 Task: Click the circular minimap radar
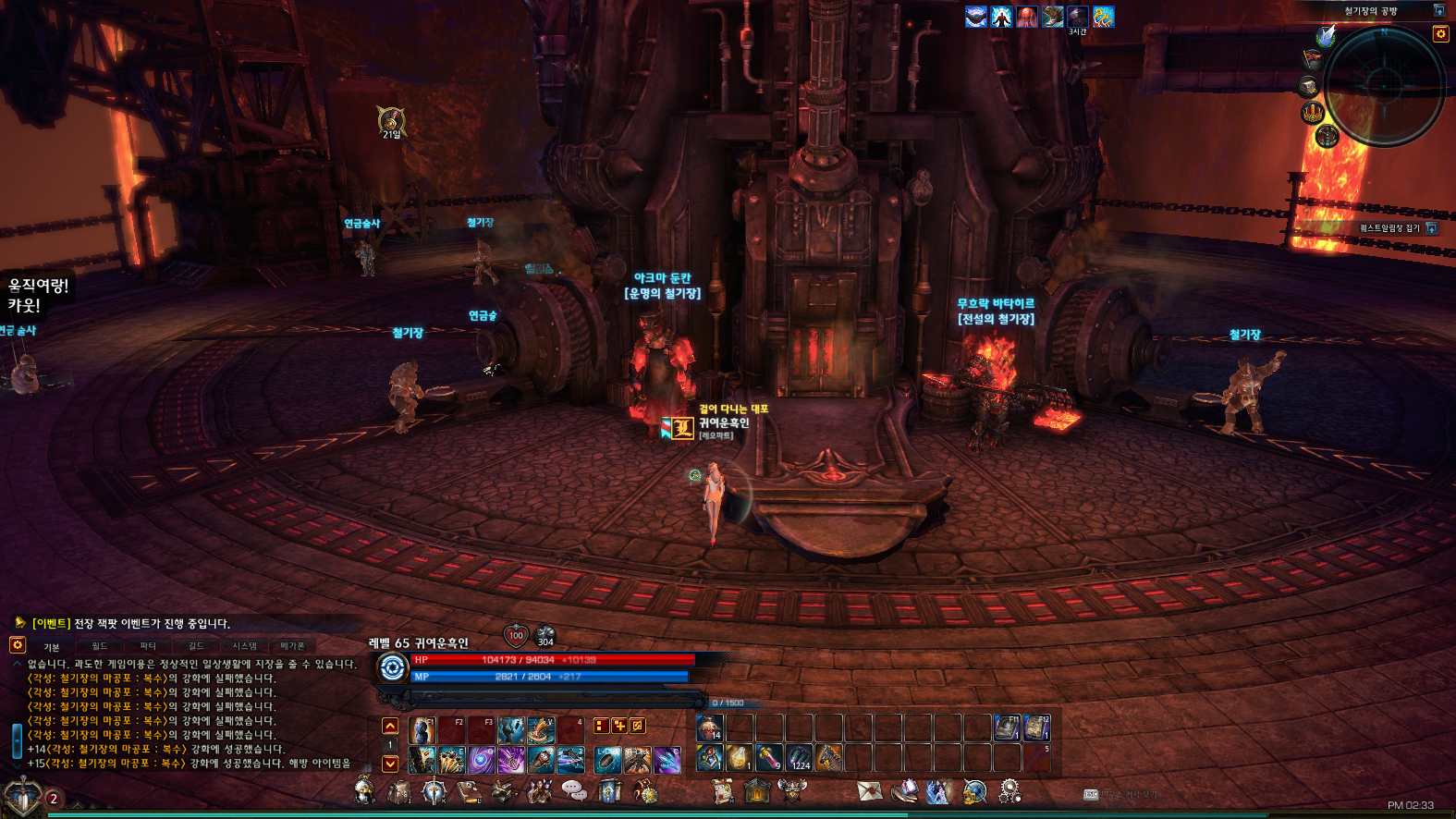[x=1384, y=85]
